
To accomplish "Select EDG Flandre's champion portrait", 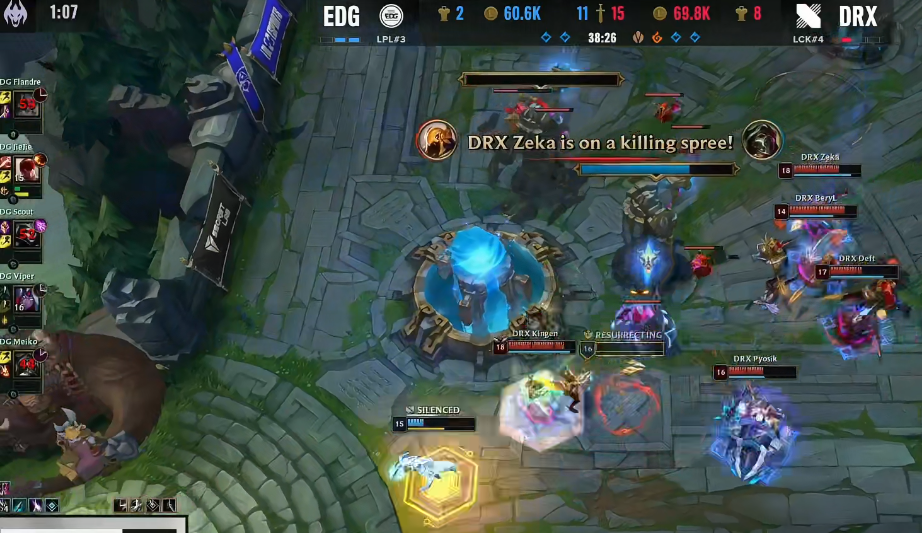I will pyautogui.click(x=27, y=104).
